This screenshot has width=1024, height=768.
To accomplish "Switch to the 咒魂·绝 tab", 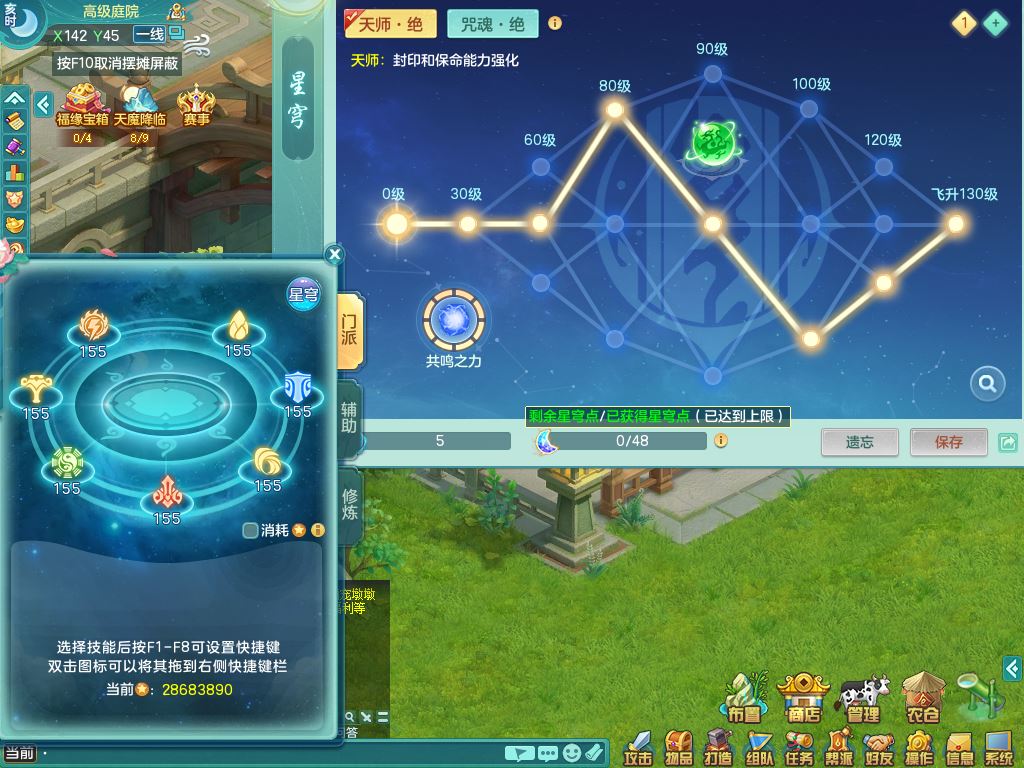I will [x=492, y=23].
